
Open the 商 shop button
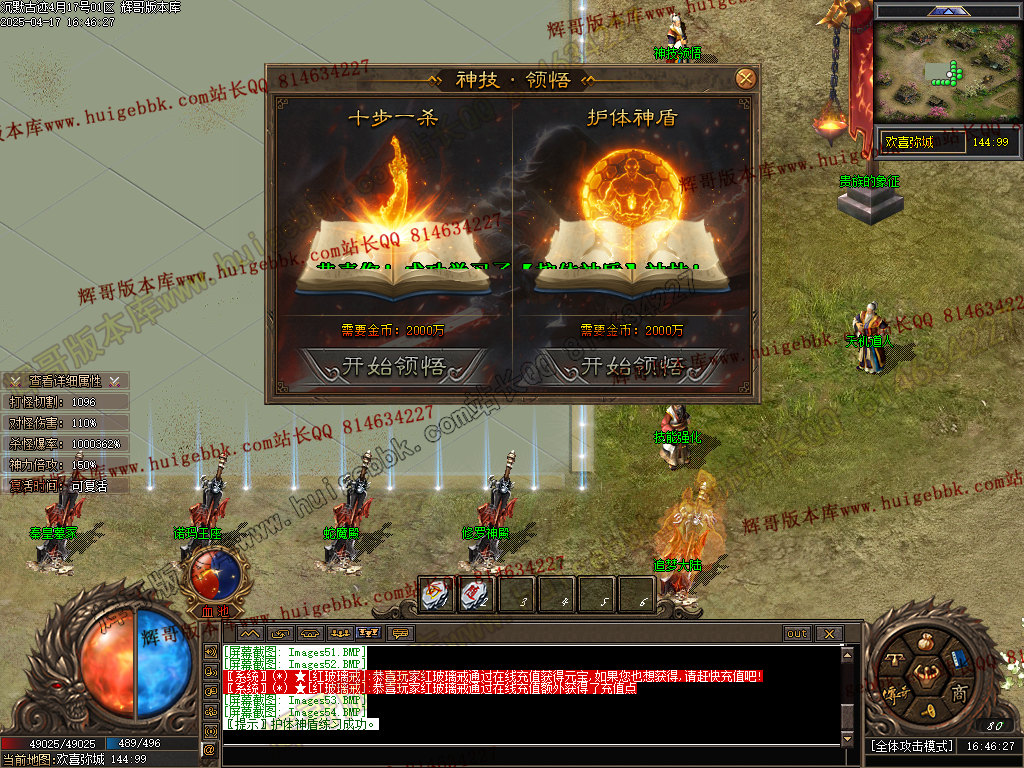(x=959, y=695)
